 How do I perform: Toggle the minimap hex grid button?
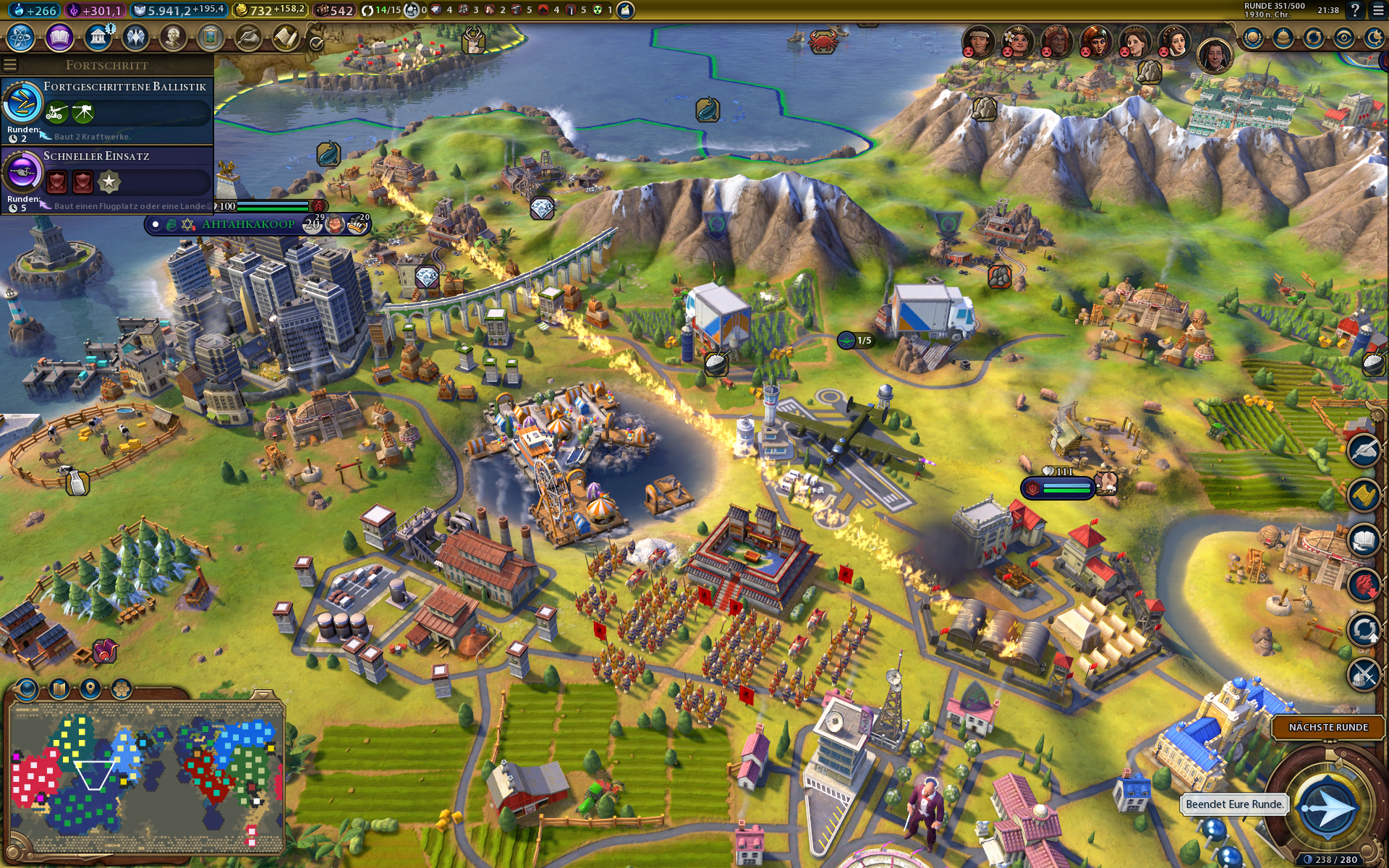(x=122, y=688)
